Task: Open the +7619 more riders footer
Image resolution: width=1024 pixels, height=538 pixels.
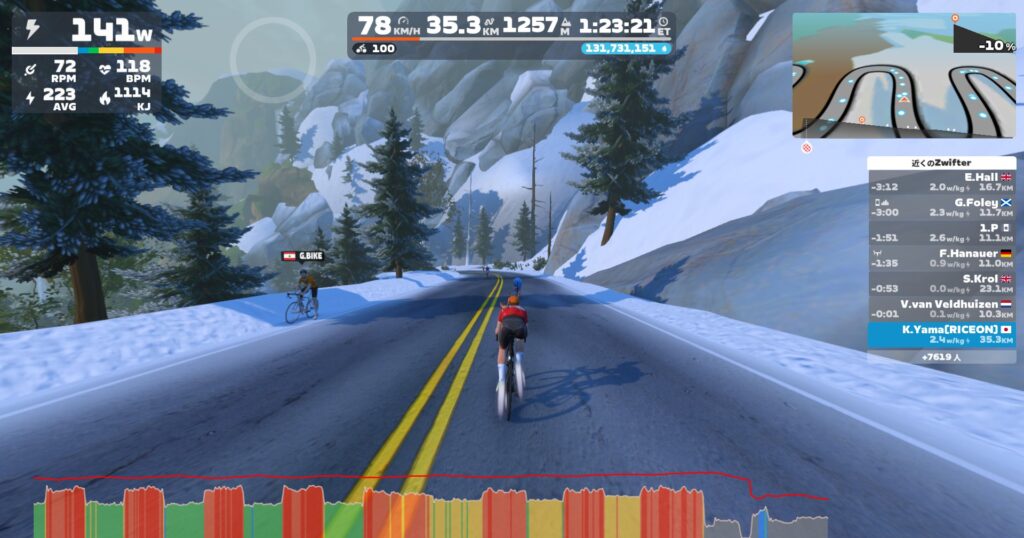Action: [941, 356]
